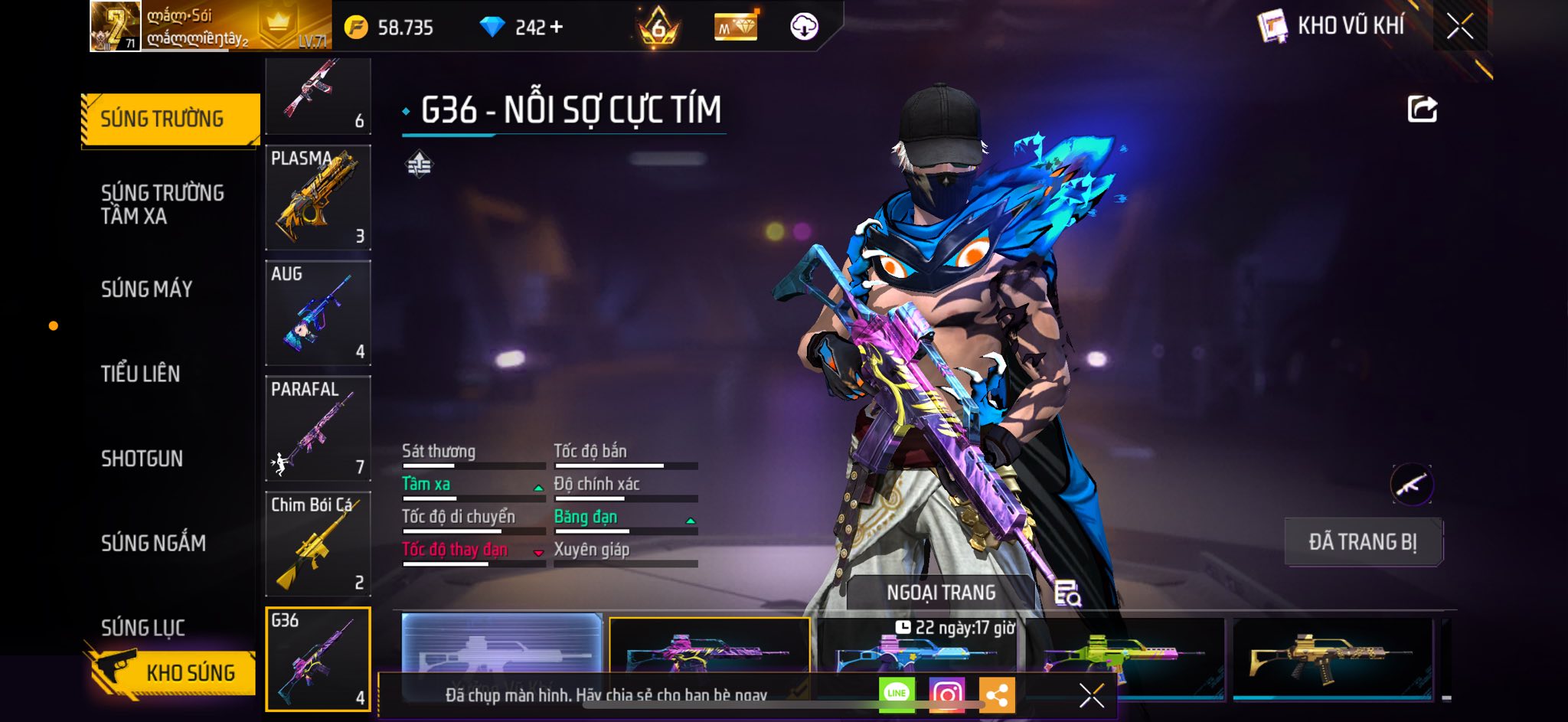
Task: Dismiss the screenshot share banner
Action: click(1091, 695)
